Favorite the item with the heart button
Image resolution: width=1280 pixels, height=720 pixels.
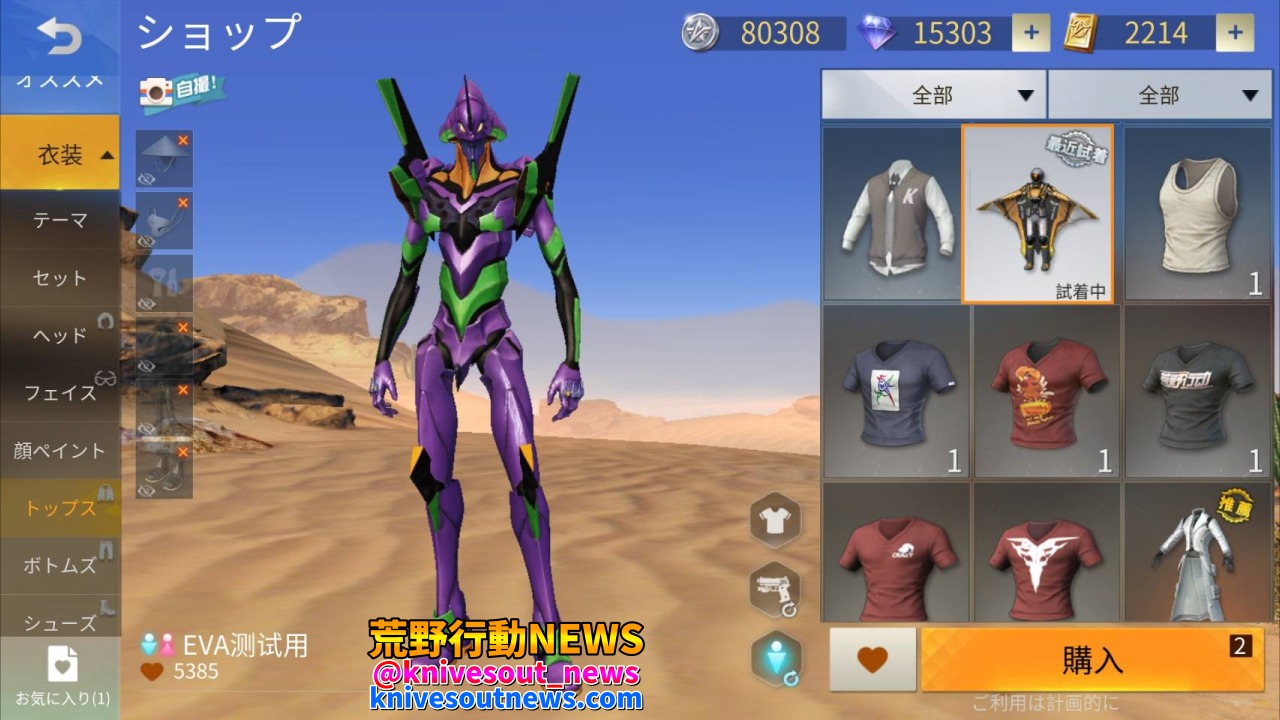(872, 660)
